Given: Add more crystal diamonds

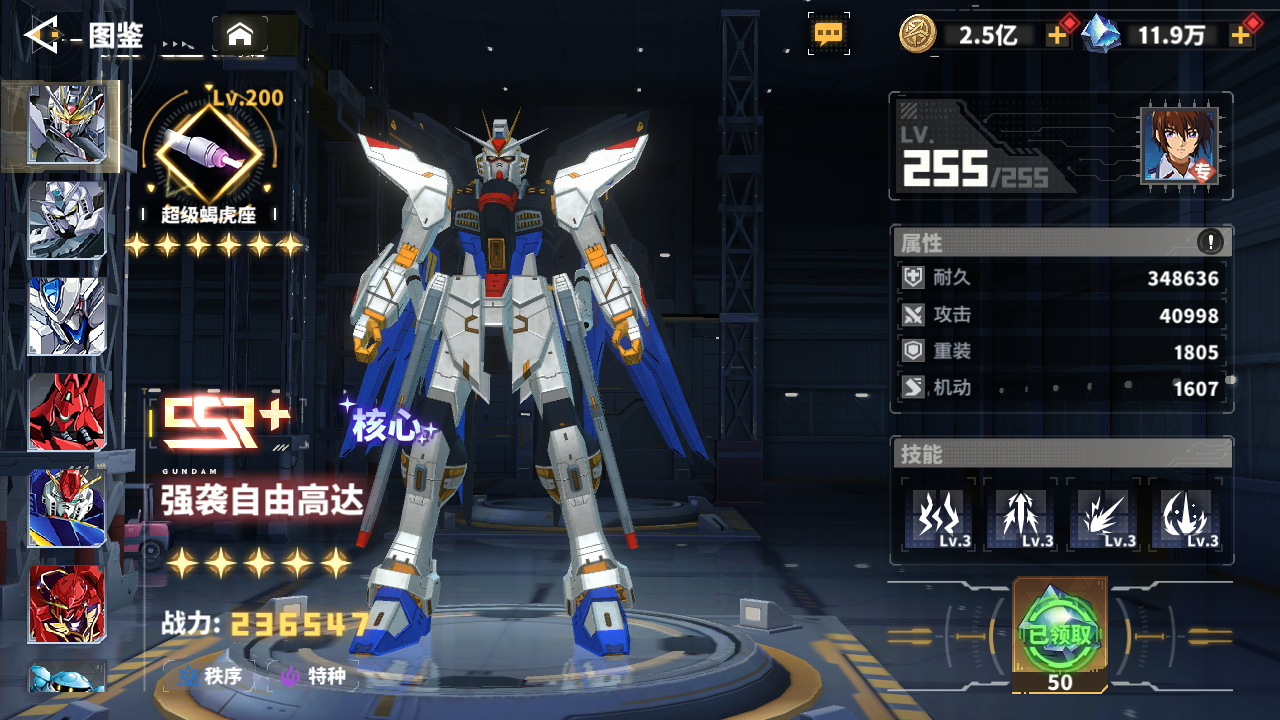Looking at the screenshot, I should click(1241, 36).
